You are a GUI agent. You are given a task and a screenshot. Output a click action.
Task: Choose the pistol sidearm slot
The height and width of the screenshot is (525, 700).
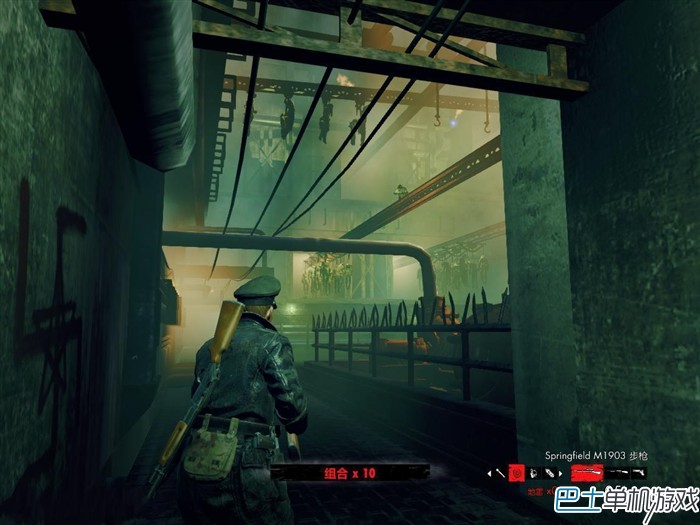[637, 472]
